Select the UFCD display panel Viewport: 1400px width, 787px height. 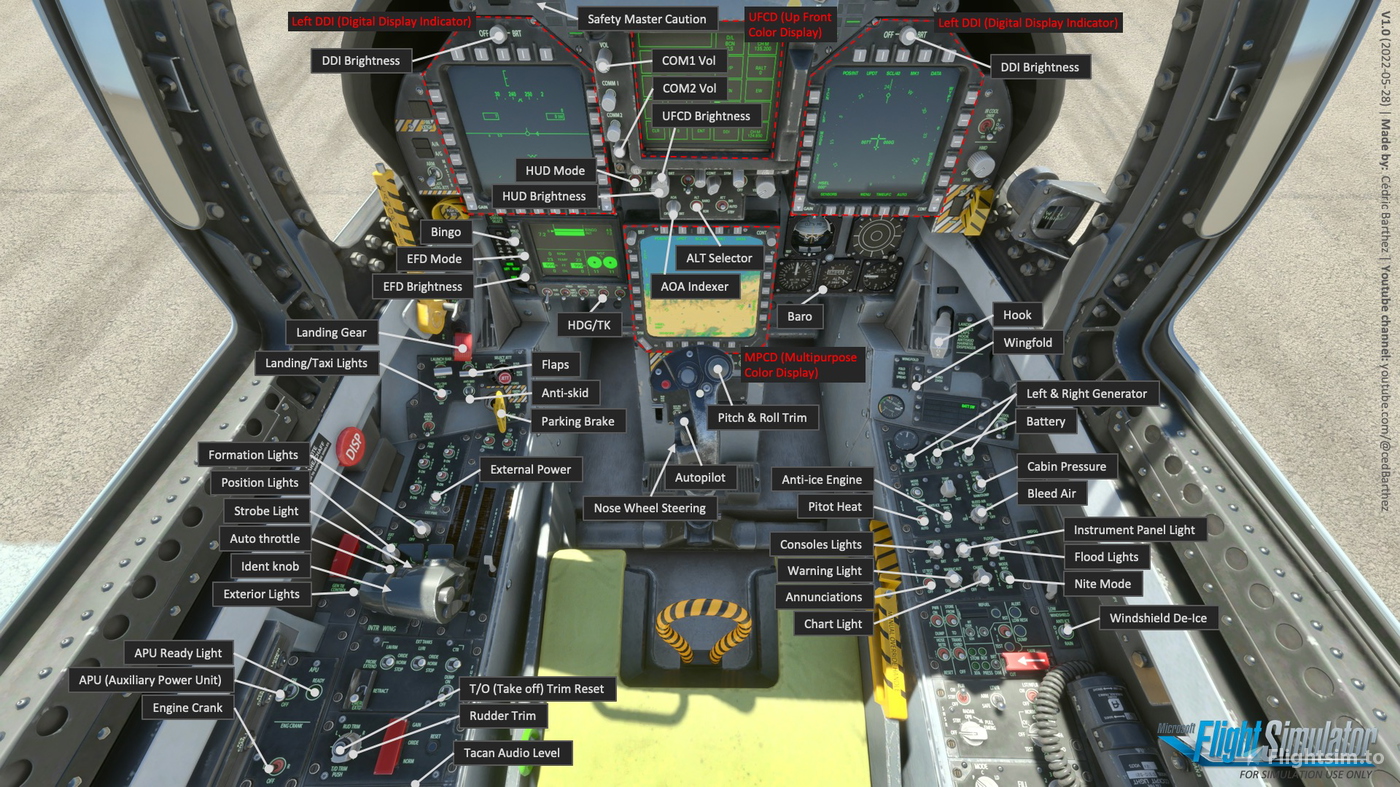pyautogui.click(x=700, y=100)
